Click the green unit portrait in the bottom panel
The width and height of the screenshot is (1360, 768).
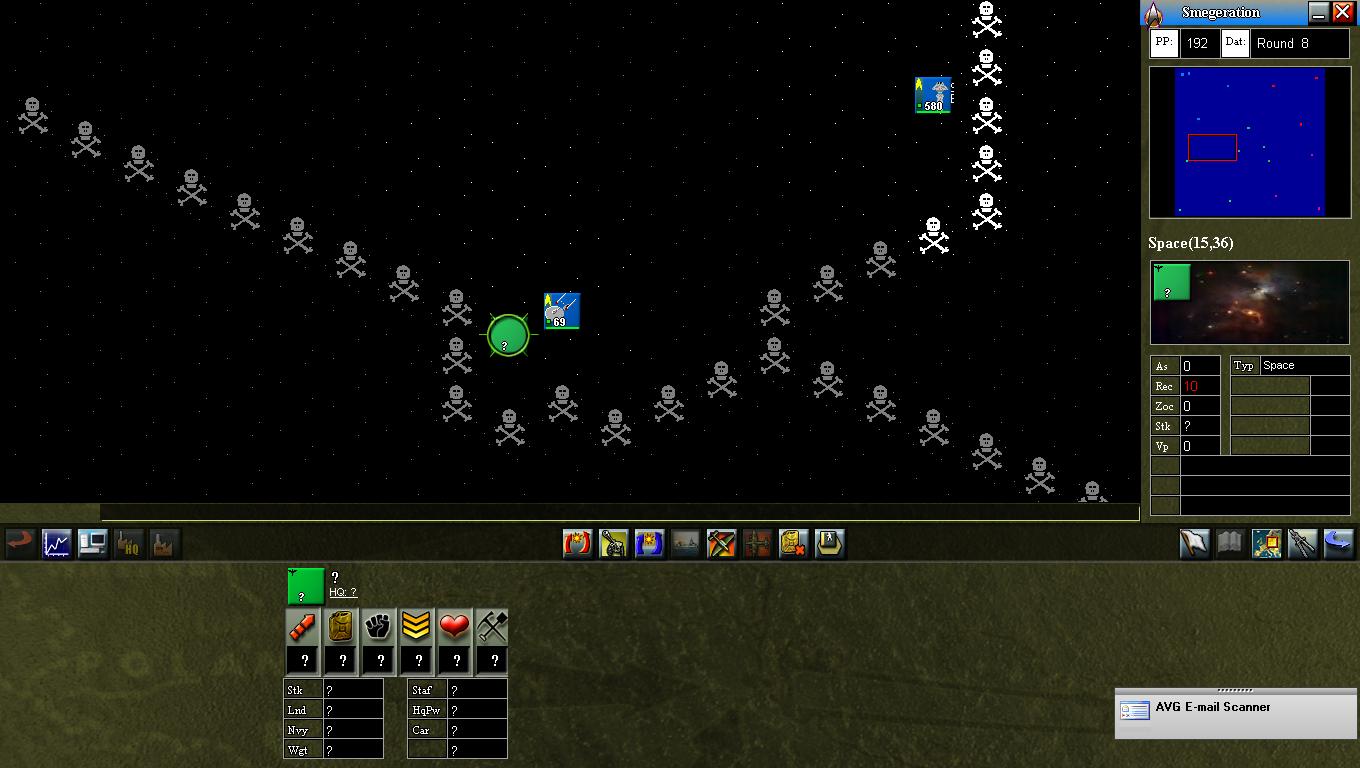[x=305, y=586]
